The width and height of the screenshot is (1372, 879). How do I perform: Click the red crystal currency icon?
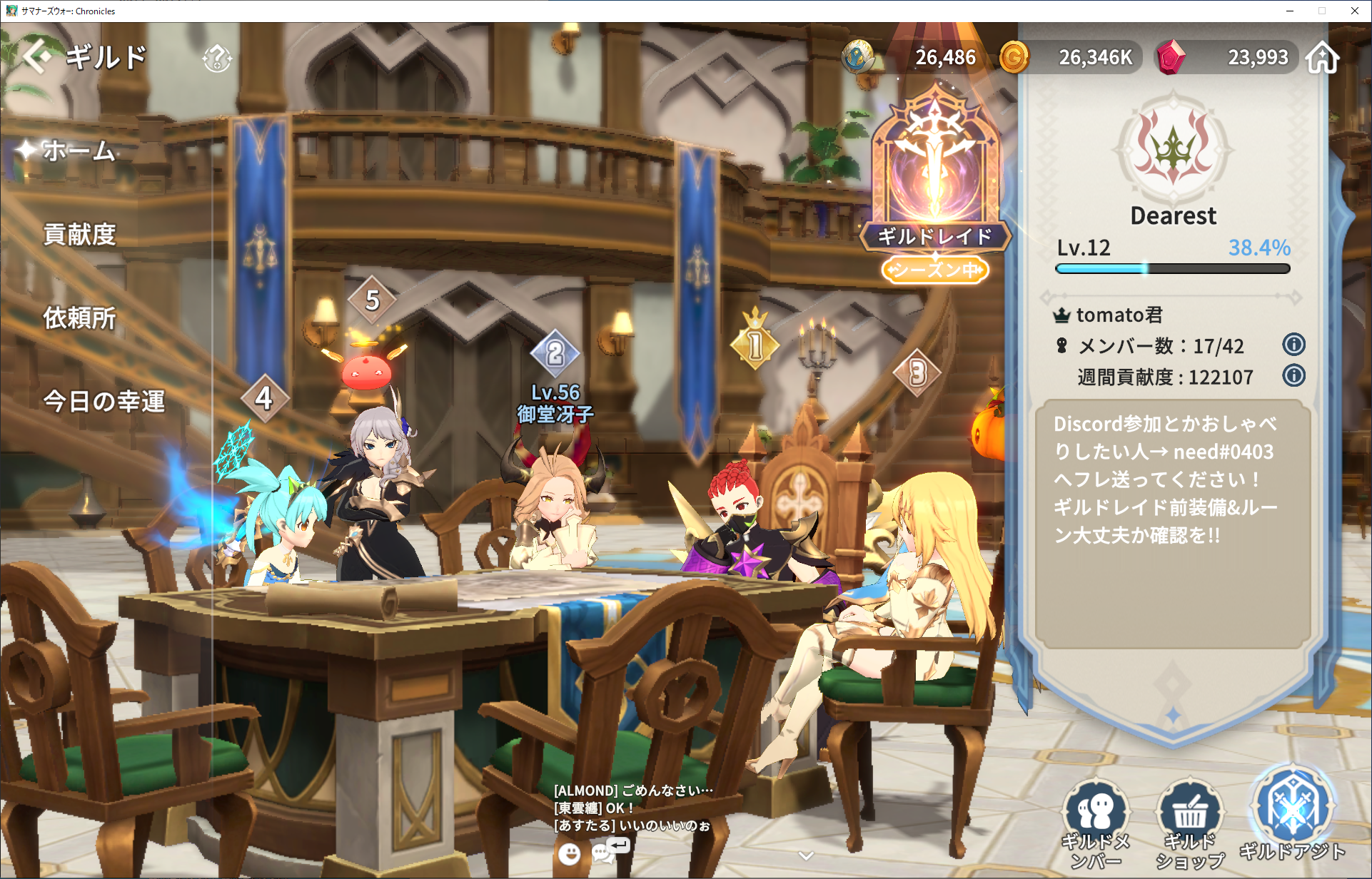(x=1170, y=57)
